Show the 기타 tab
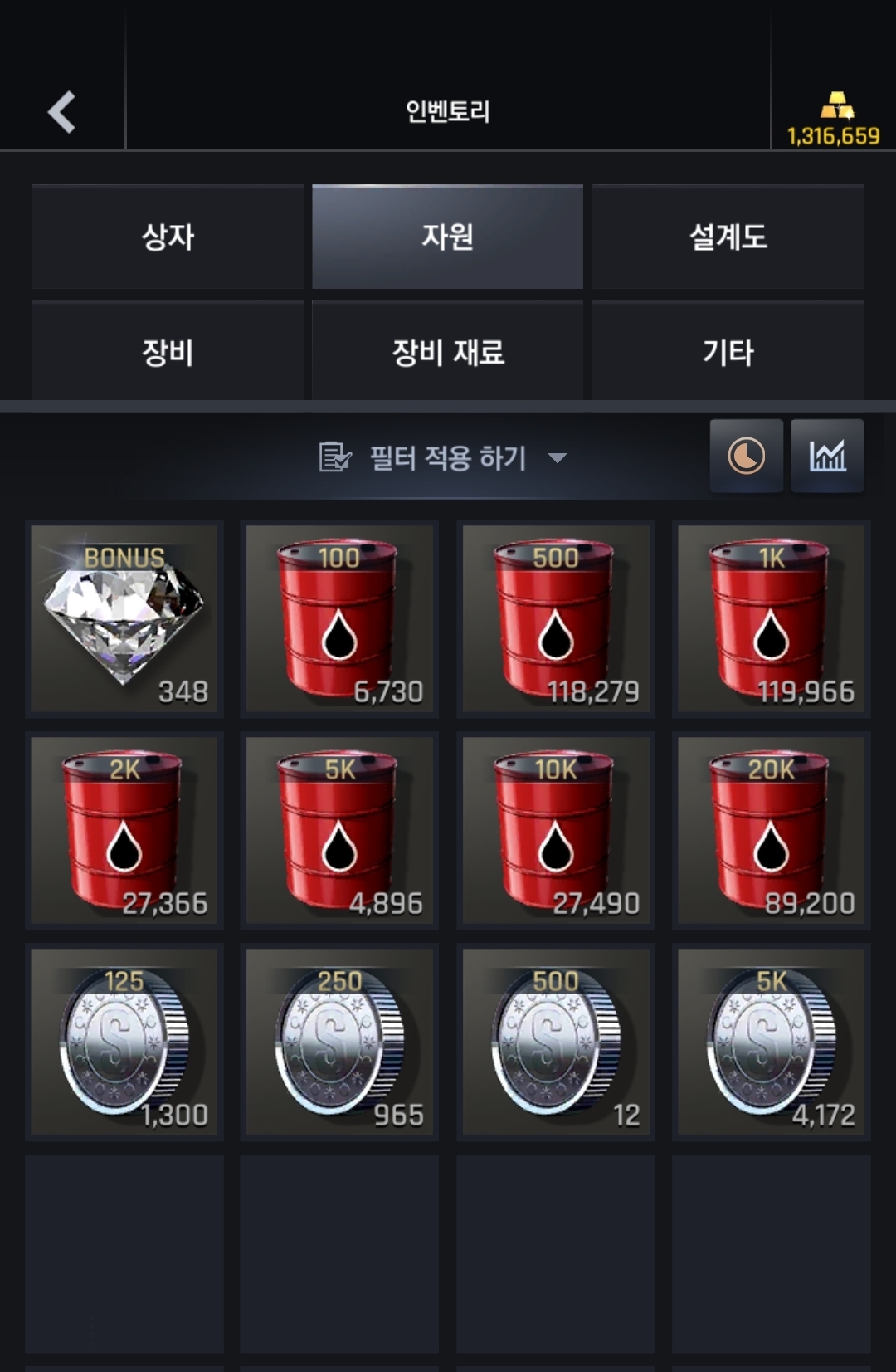Screen dimensions: 896x1372 (x=728, y=352)
